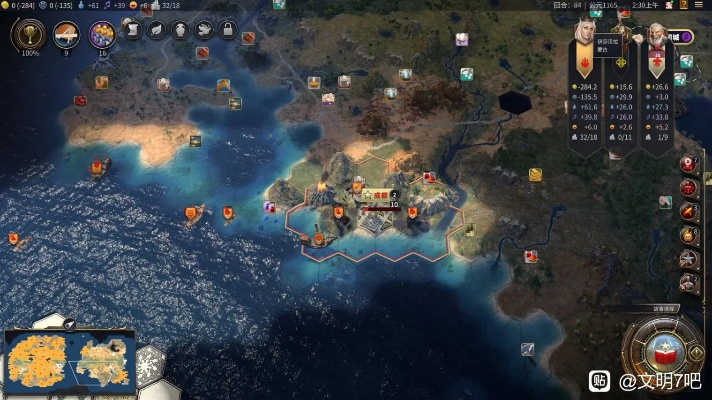This screenshot has width=712, height=400.
Task: Click the minimap
Action: [66, 361]
